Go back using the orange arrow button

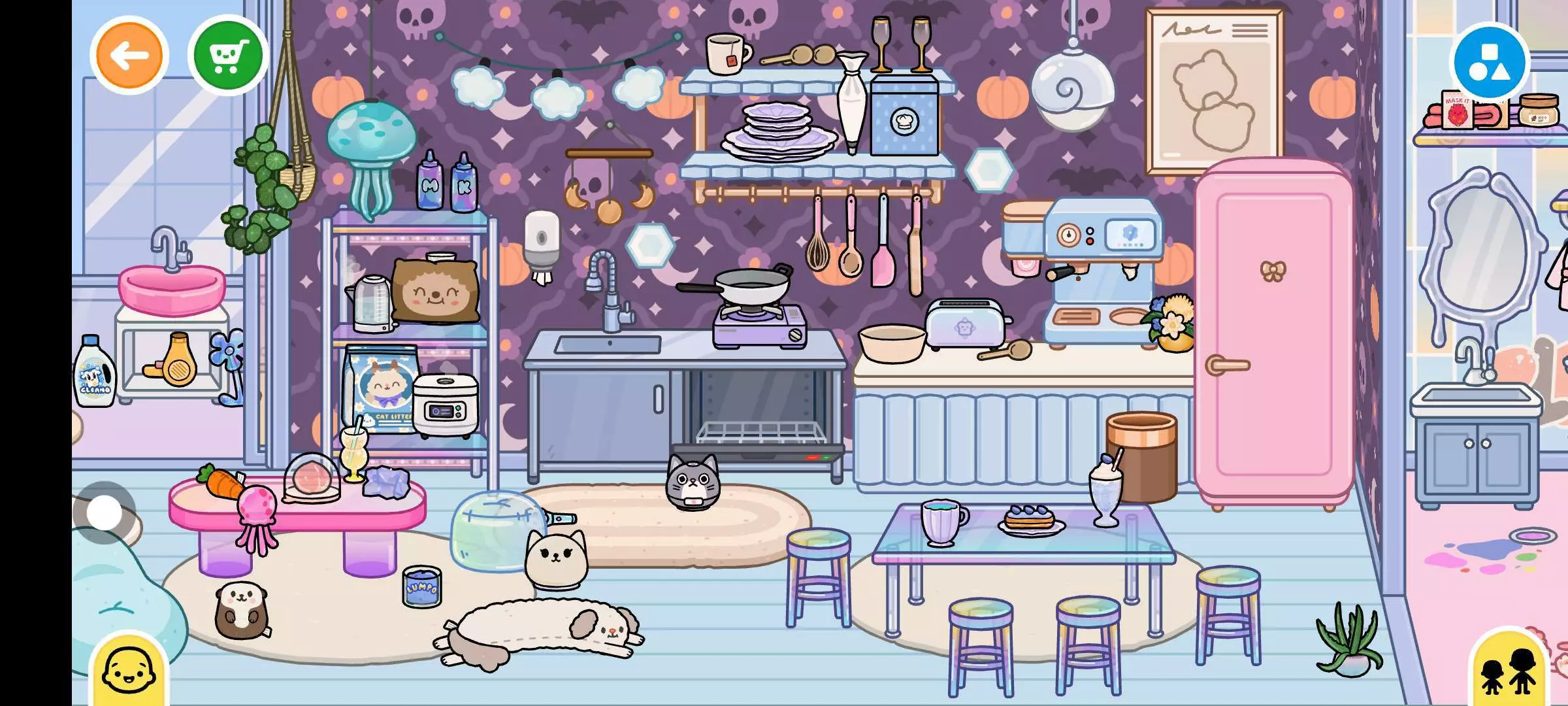pyautogui.click(x=129, y=56)
